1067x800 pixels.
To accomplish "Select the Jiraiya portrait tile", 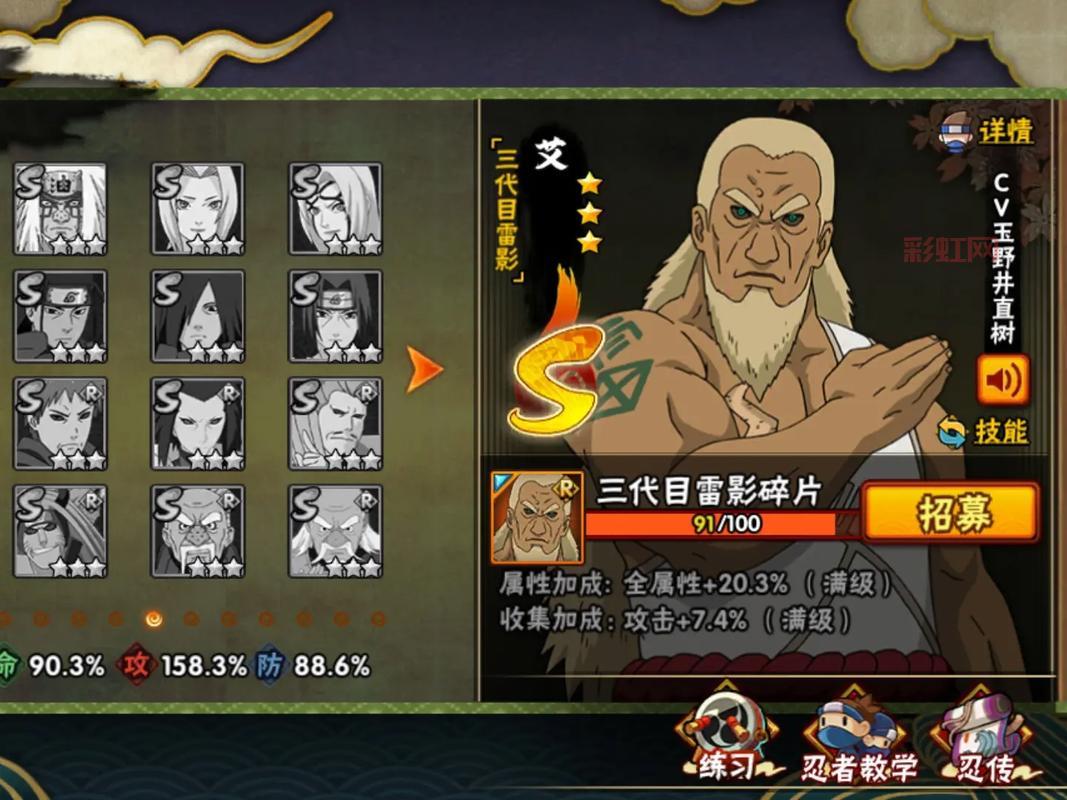I will 60,209.
